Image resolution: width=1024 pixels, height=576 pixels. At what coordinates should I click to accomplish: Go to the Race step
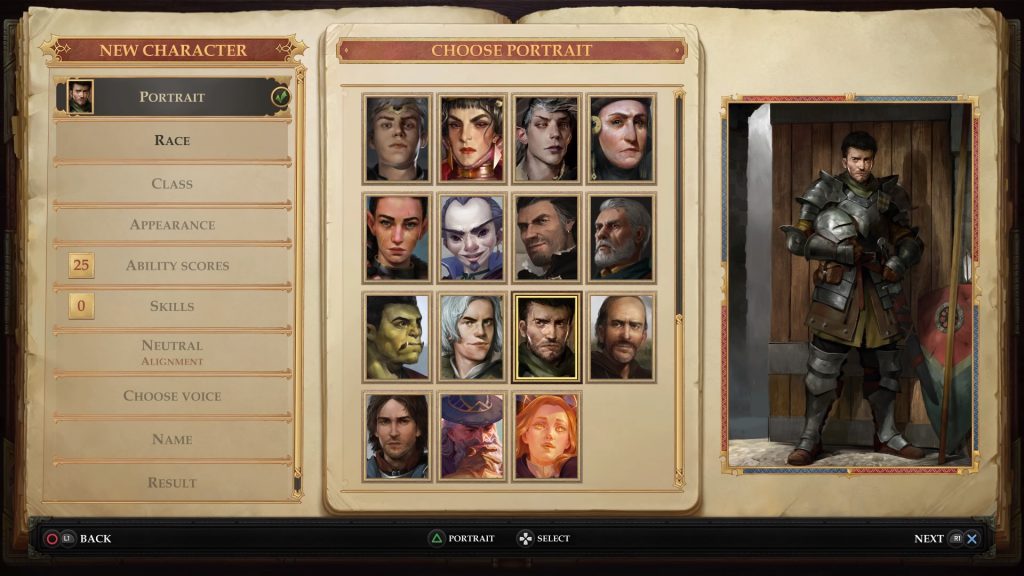(172, 140)
